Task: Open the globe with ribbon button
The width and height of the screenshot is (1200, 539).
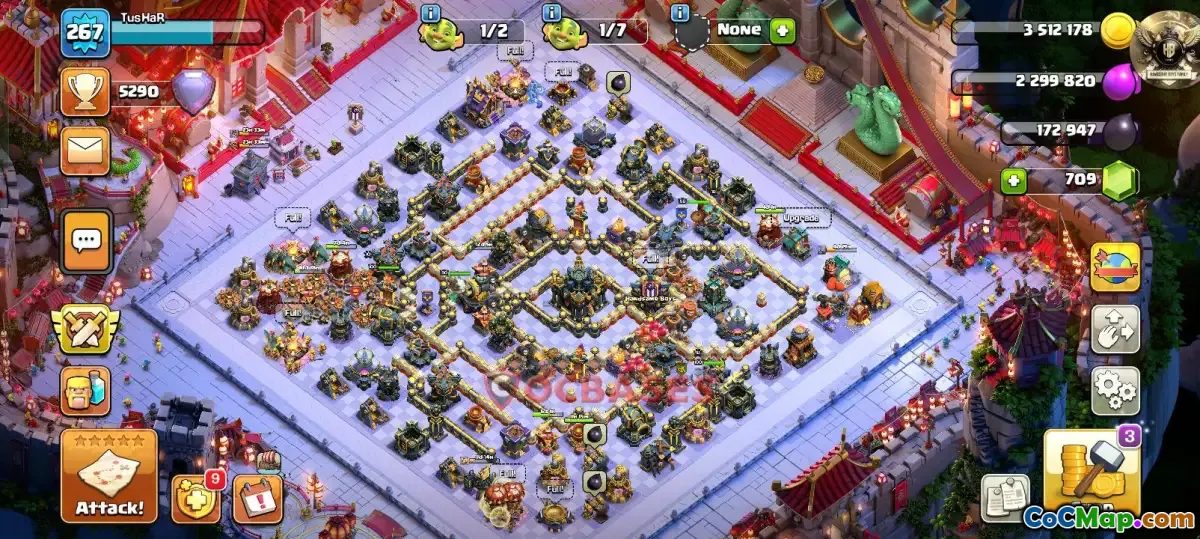Action: [1115, 267]
